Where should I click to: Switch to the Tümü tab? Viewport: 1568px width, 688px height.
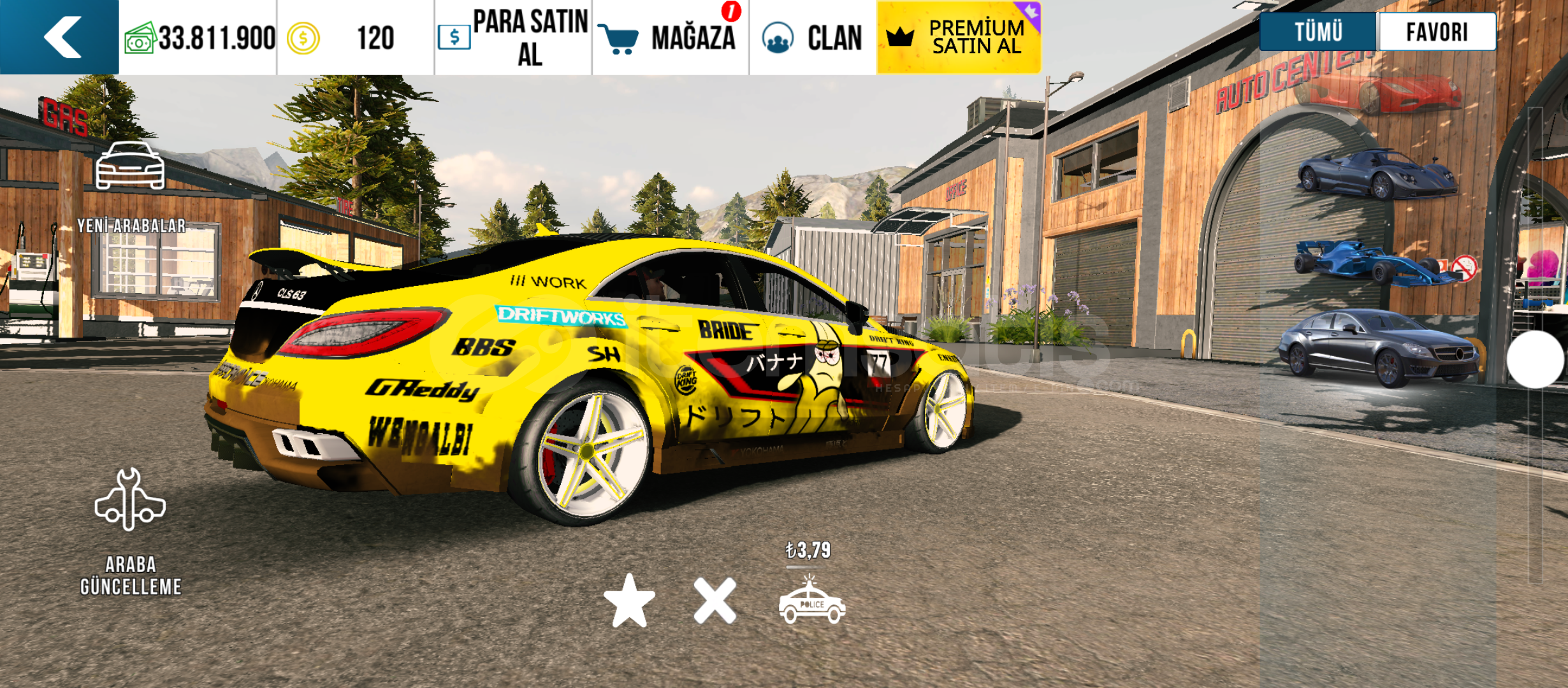point(1318,32)
